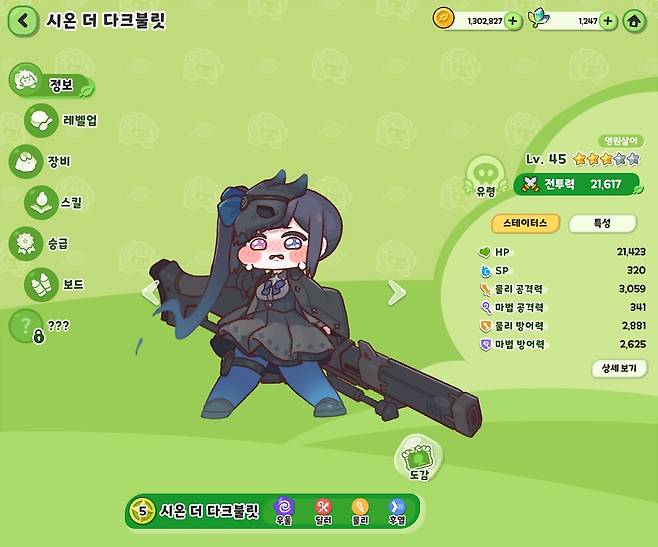Screen dimensions: 658x547
Task: Open 상세 보기 detailed stats view
Action: 618,368
